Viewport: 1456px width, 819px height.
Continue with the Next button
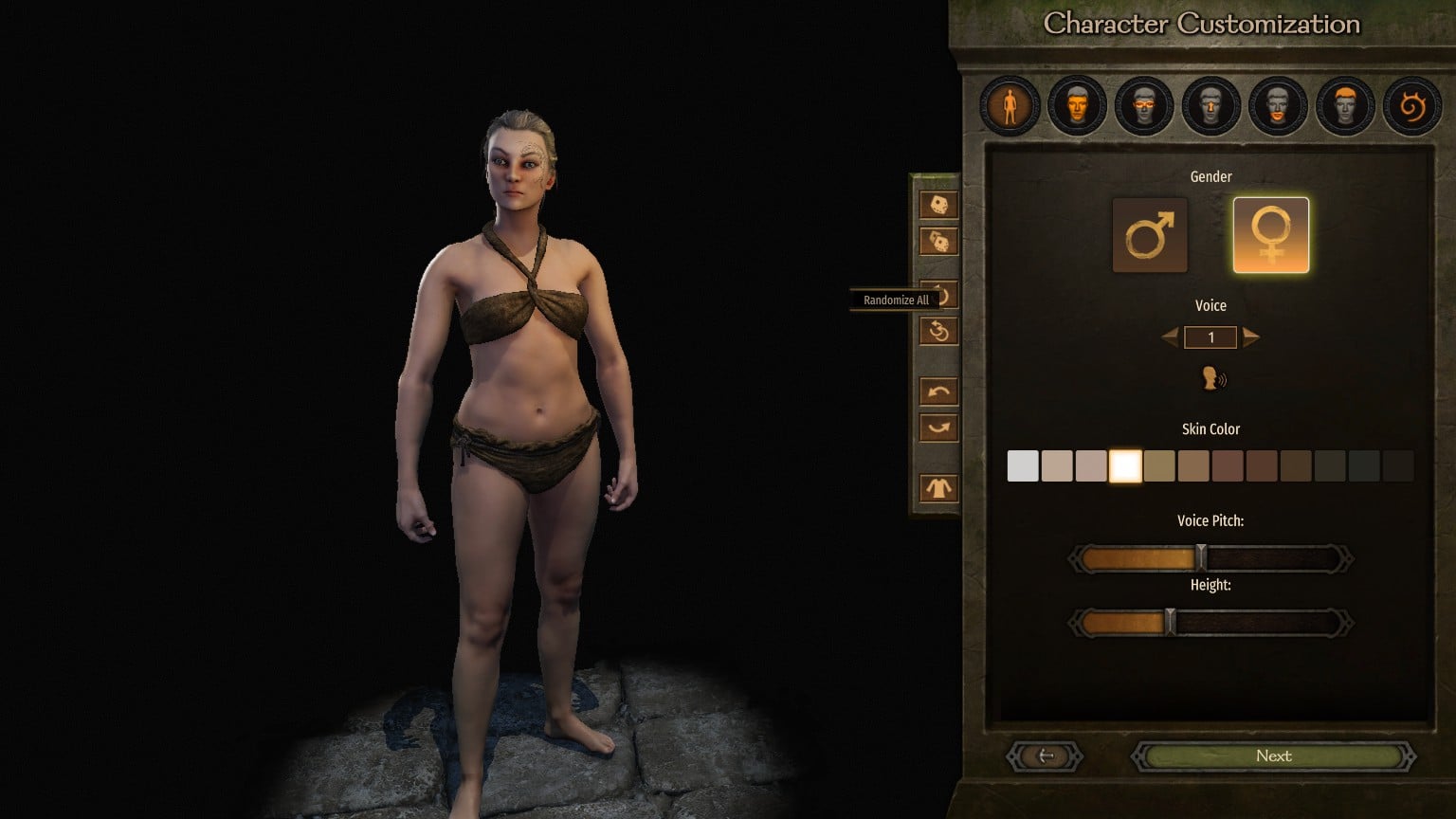[1273, 756]
